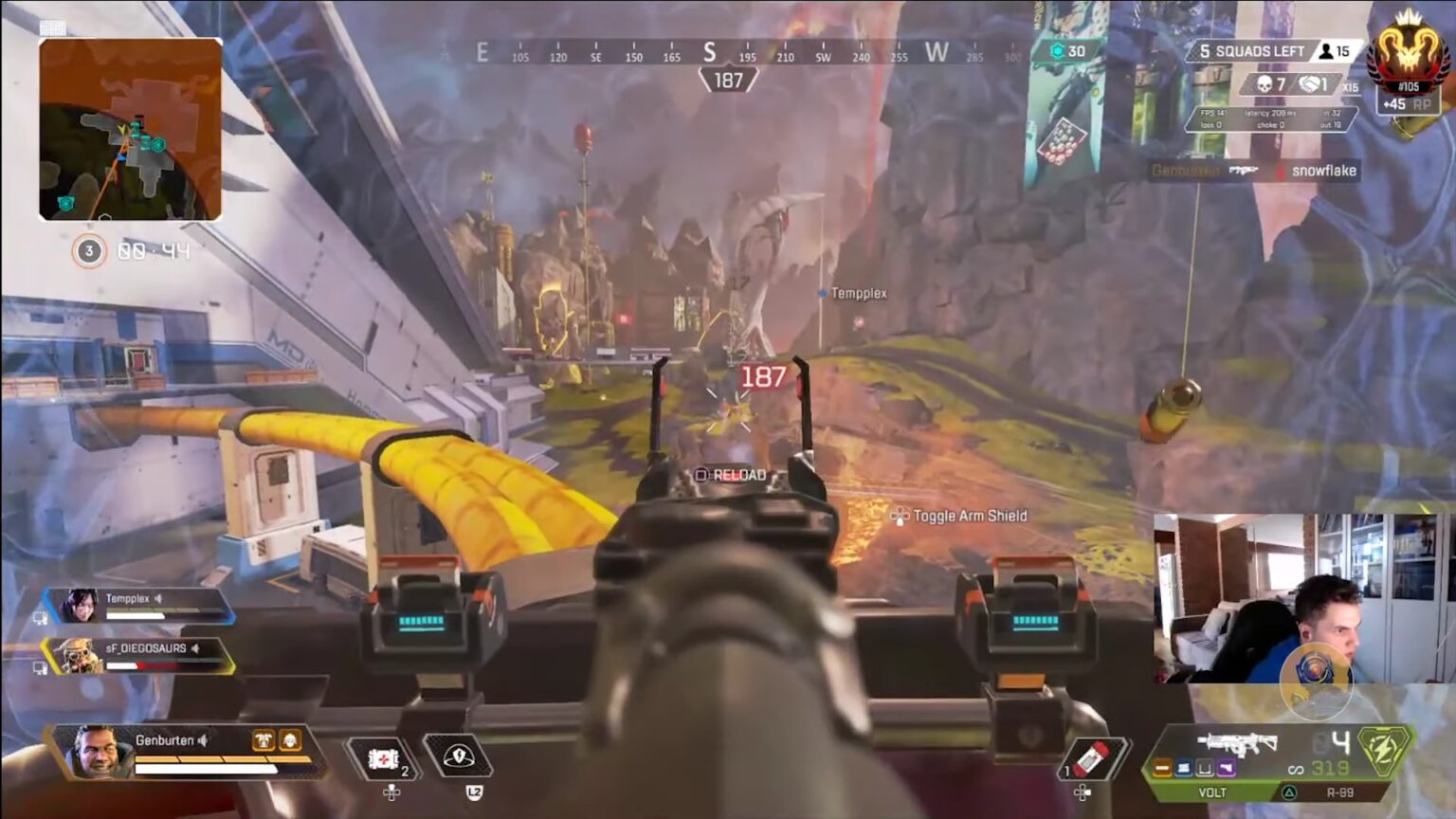Click snowflake's name in the killfeed
This screenshot has width=1456, height=819.
pyautogui.click(x=1325, y=171)
